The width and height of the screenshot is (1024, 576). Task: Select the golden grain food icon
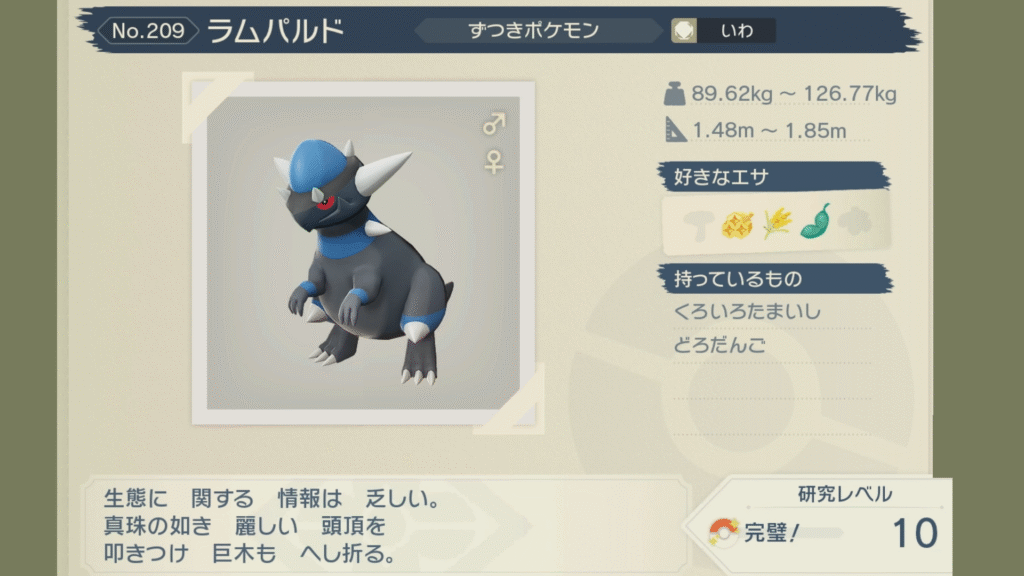click(776, 223)
